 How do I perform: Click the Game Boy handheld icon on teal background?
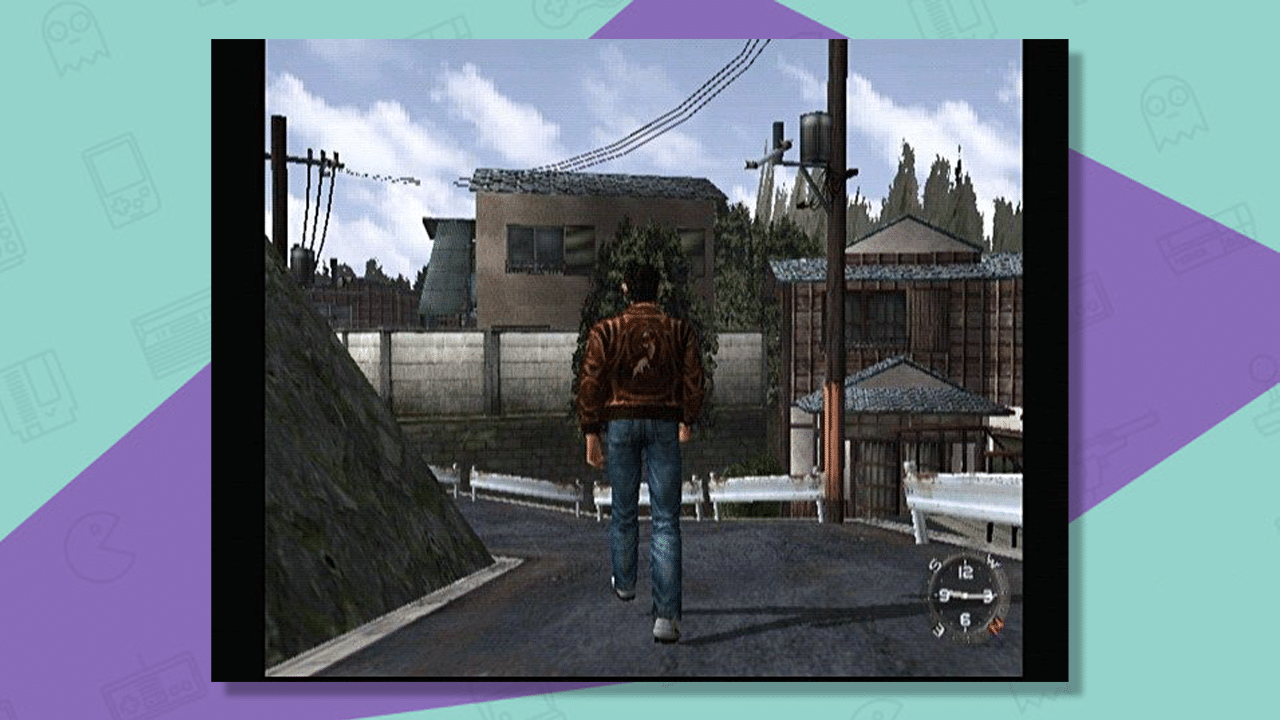coord(118,180)
